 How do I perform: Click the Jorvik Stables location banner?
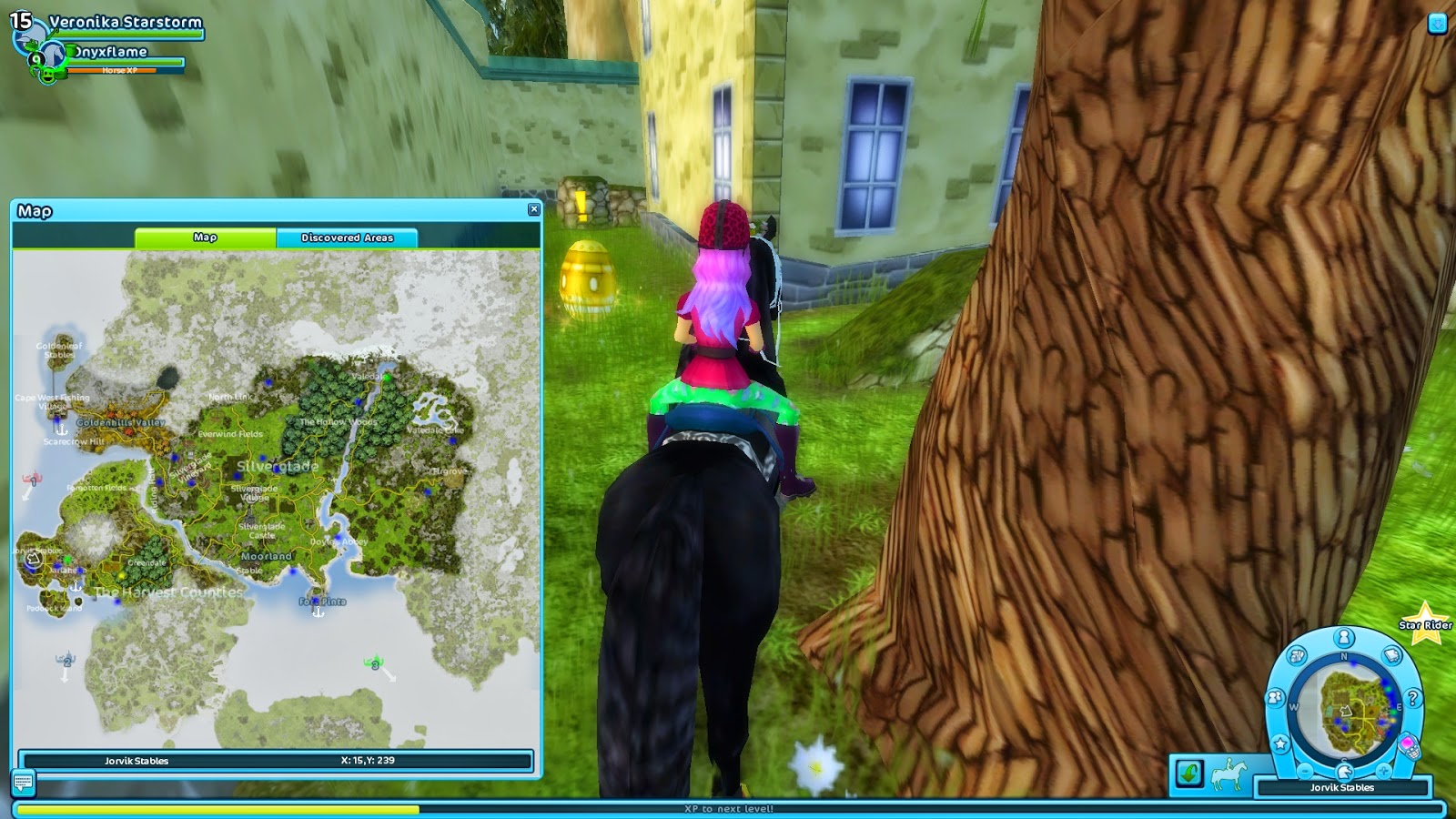coord(1343,787)
